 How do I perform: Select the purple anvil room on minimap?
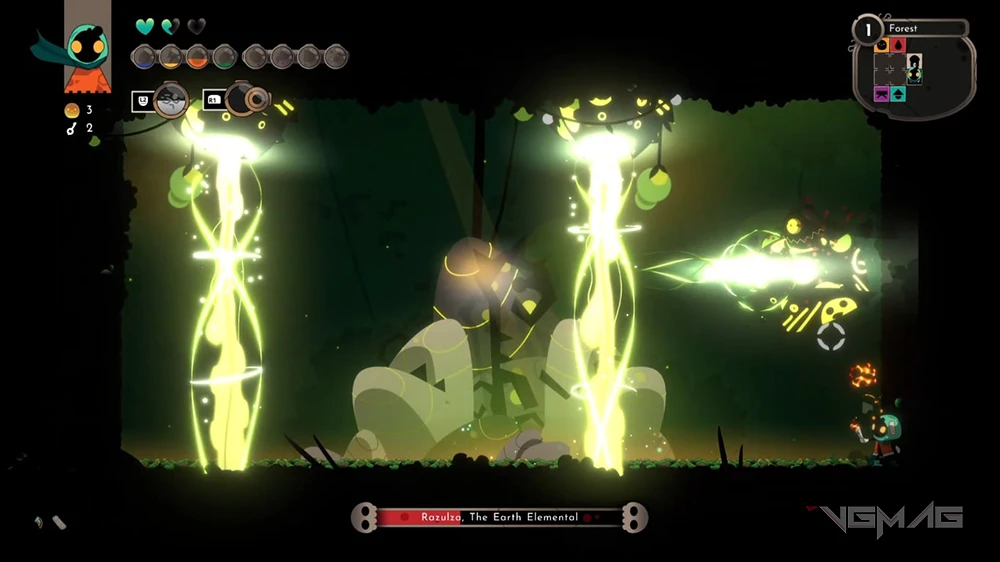(882, 94)
